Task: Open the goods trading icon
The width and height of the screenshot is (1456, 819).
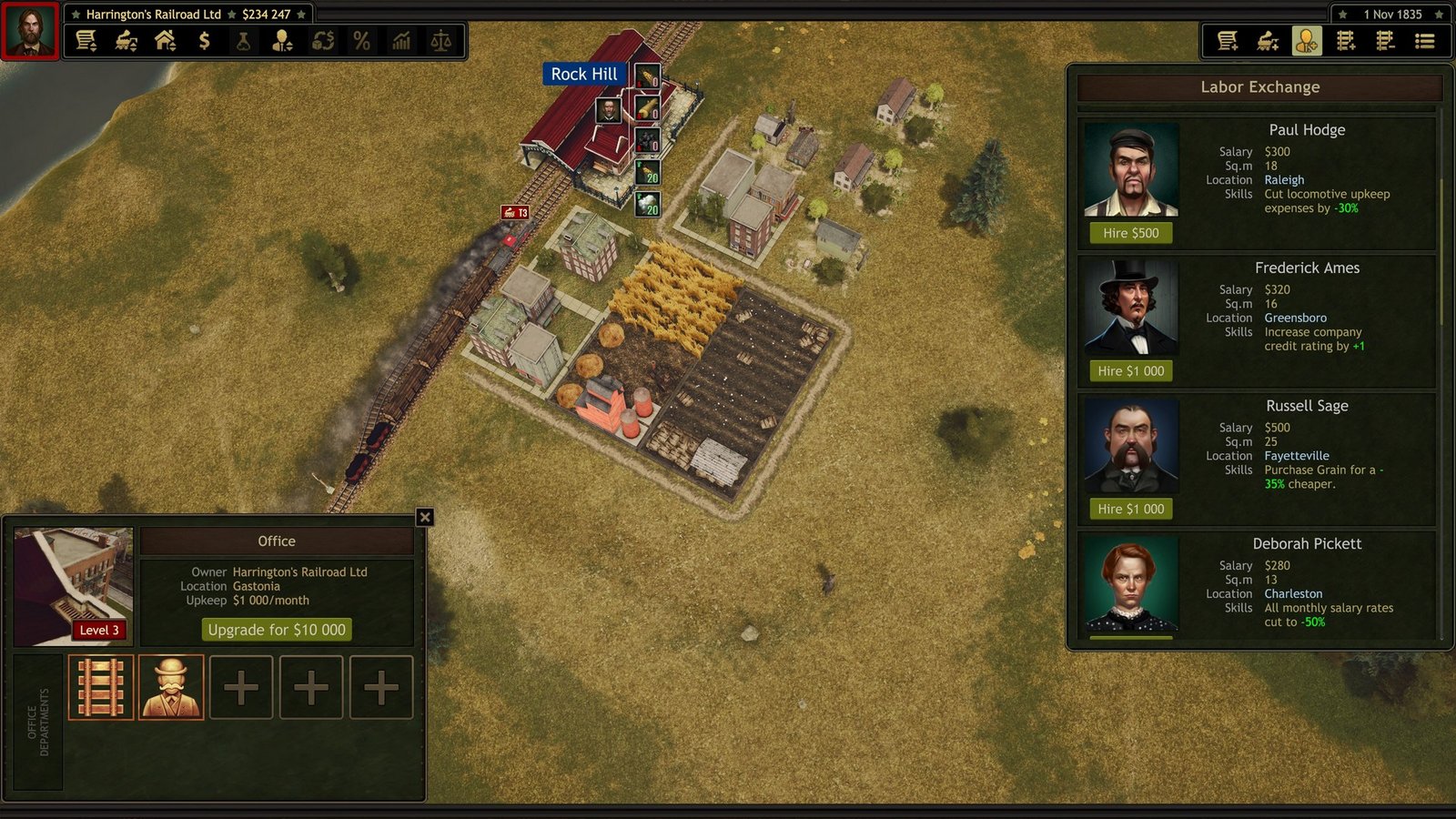Action: coord(325,40)
